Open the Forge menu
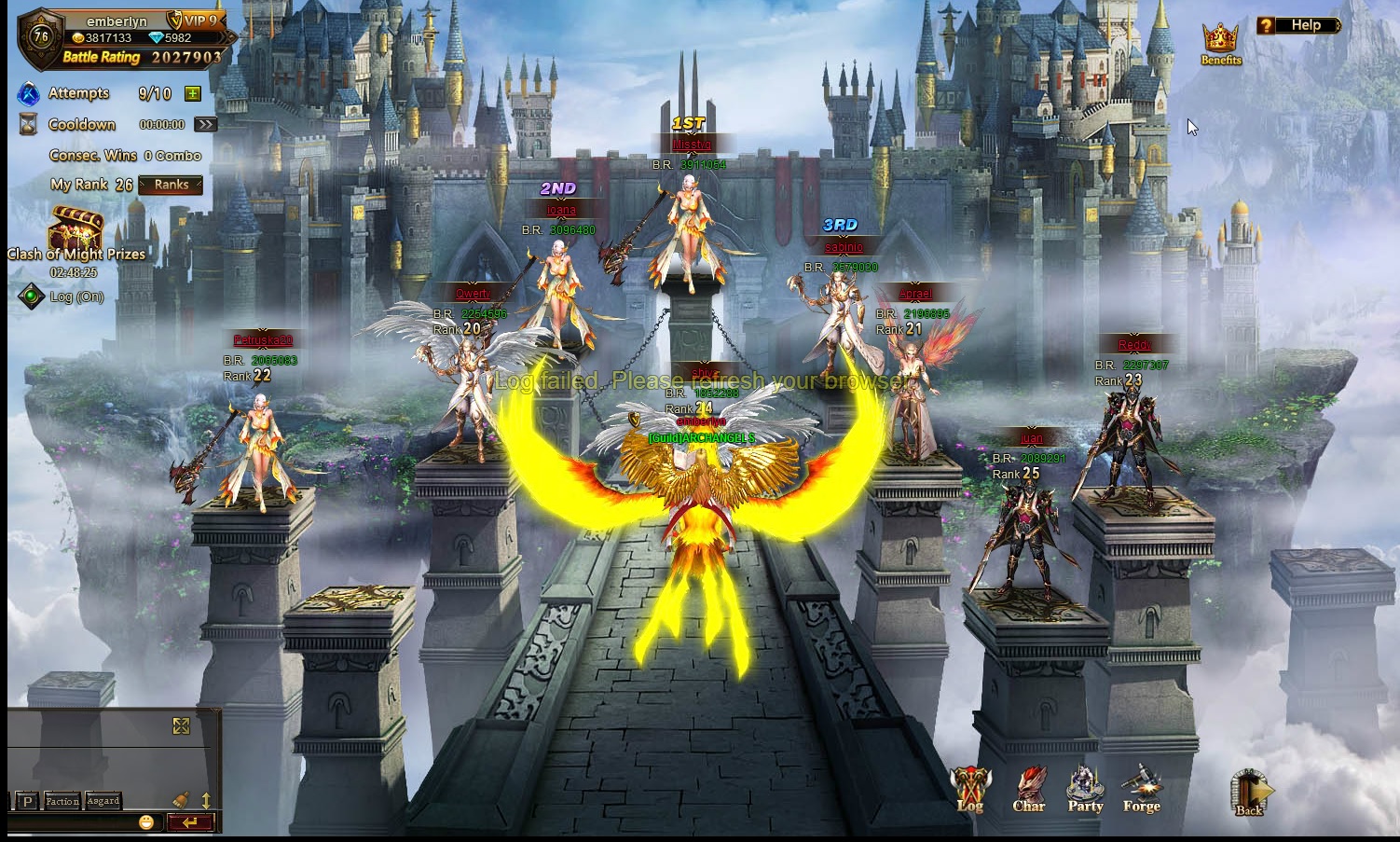 coord(1141,789)
